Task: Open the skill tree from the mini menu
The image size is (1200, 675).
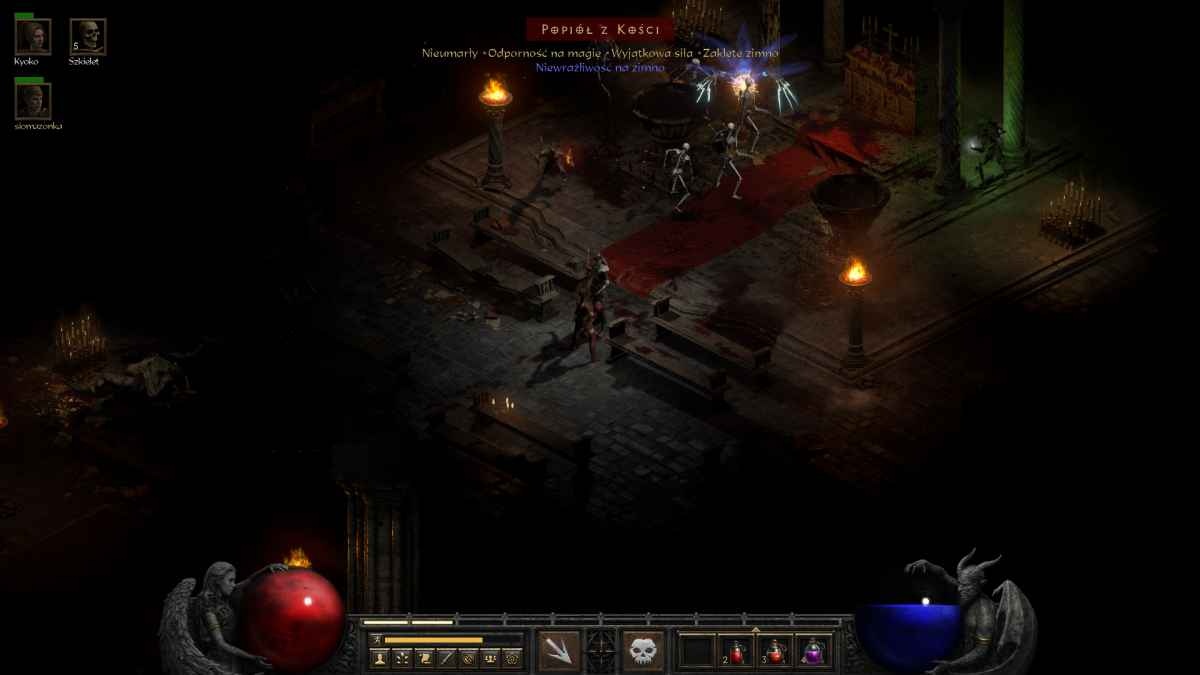Action: coord(402,658)
